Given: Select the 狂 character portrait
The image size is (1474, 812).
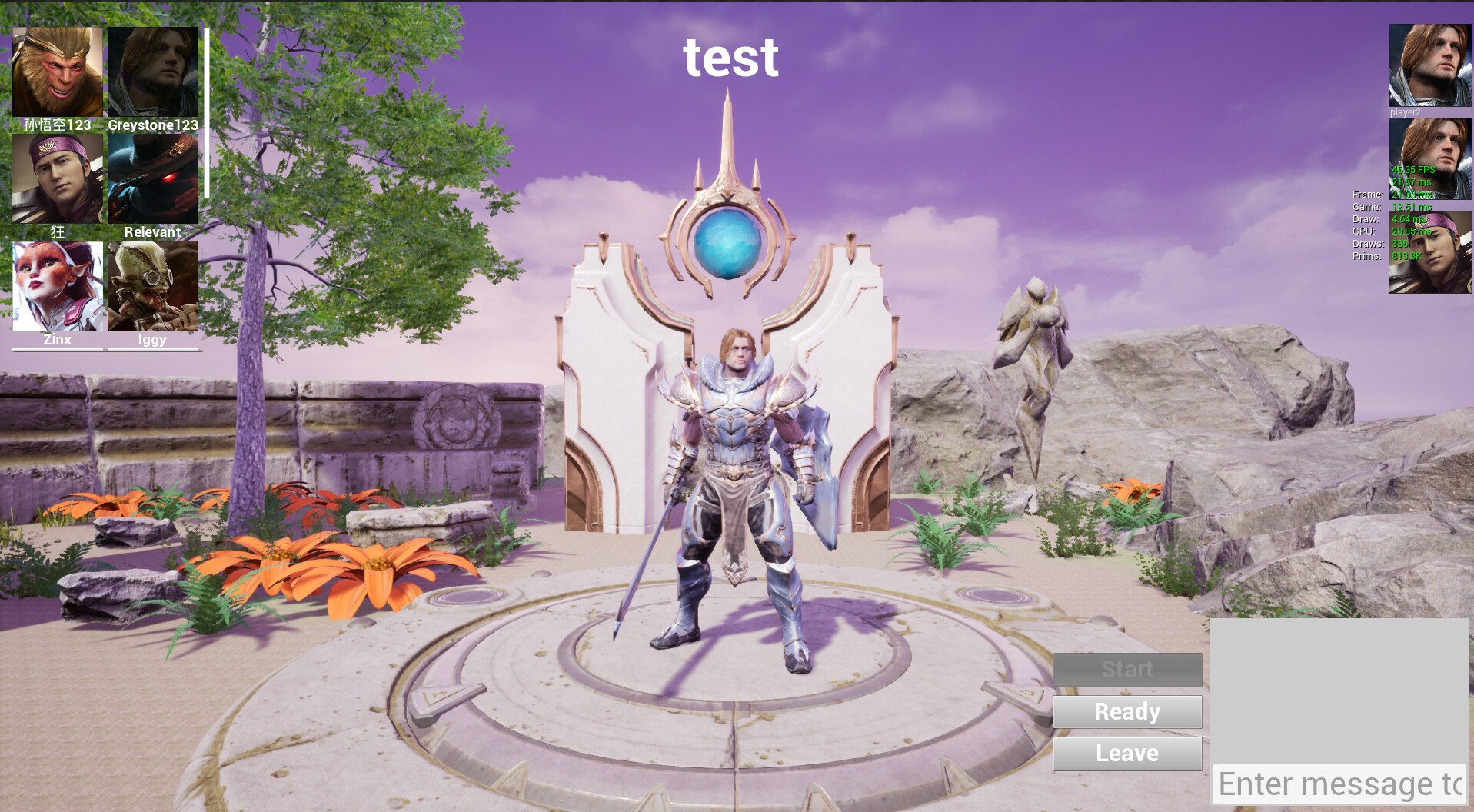Looking at the screenshot, I should [x=58, y=177].
